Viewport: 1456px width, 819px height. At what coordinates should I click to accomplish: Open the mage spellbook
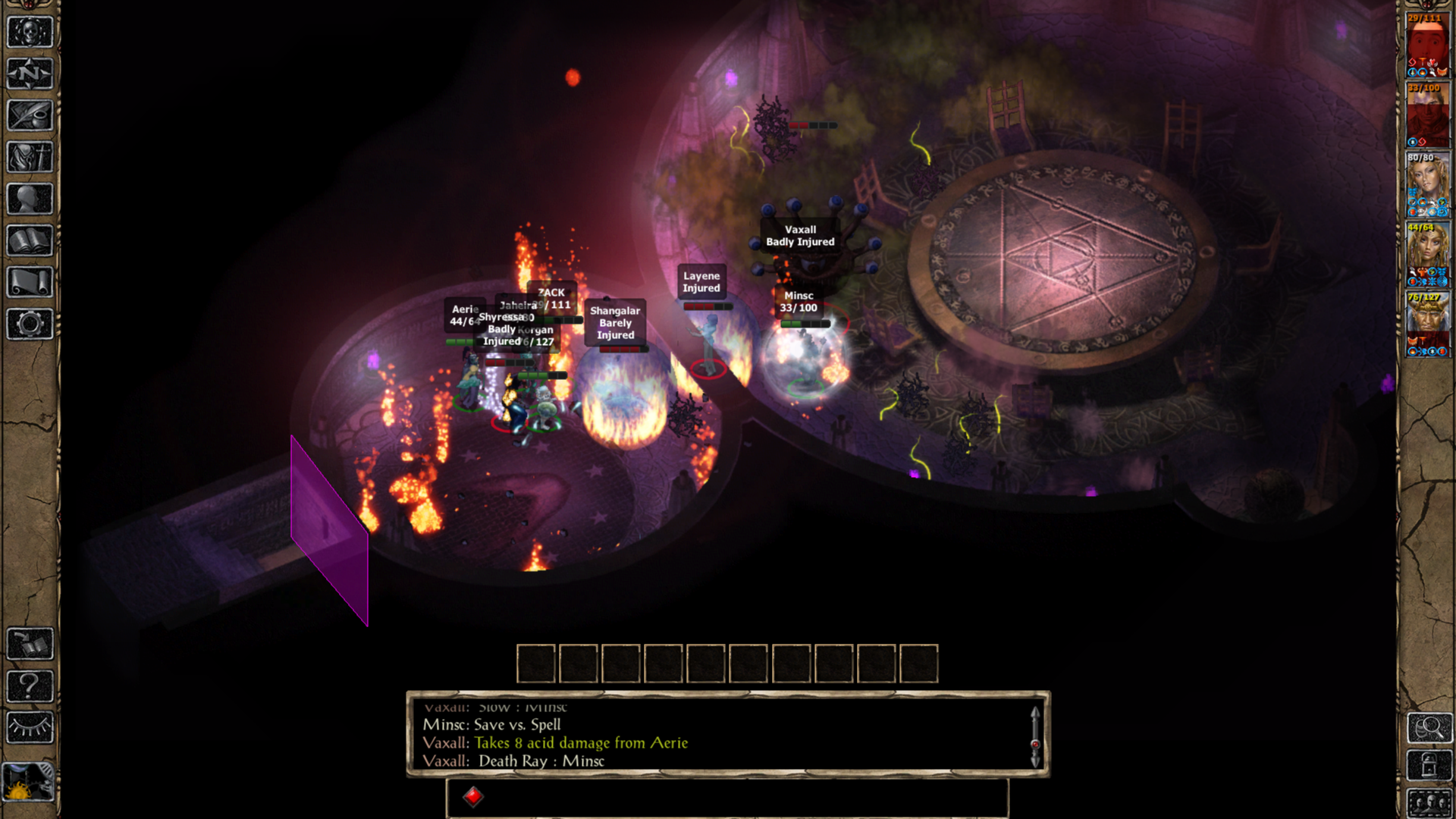[x=30, y=241]
